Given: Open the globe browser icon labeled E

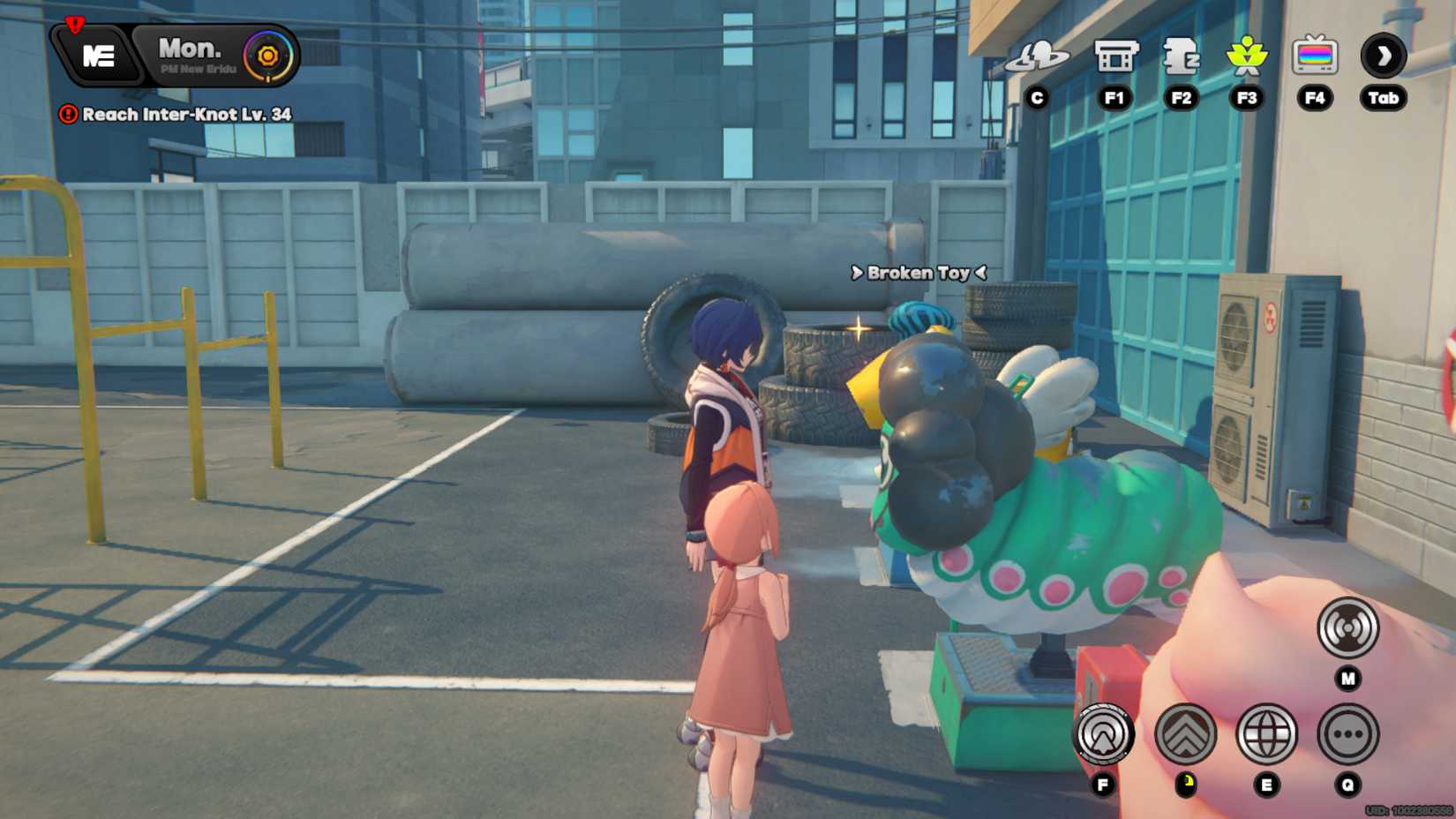Looking at the screenshot, I should 1266,734.
